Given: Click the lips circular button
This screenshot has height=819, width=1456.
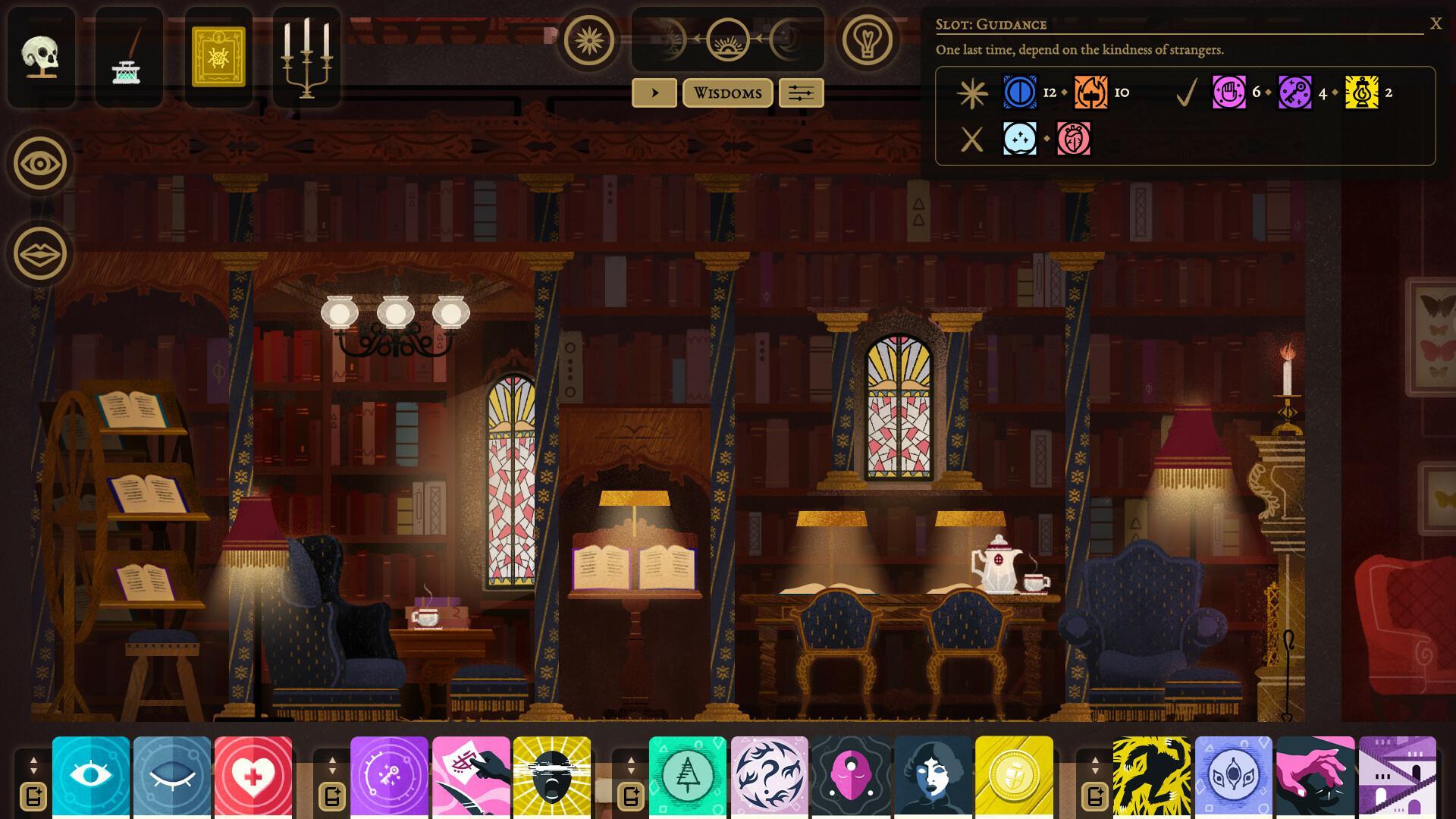Looking at the screenshot, I should point(40,254).
